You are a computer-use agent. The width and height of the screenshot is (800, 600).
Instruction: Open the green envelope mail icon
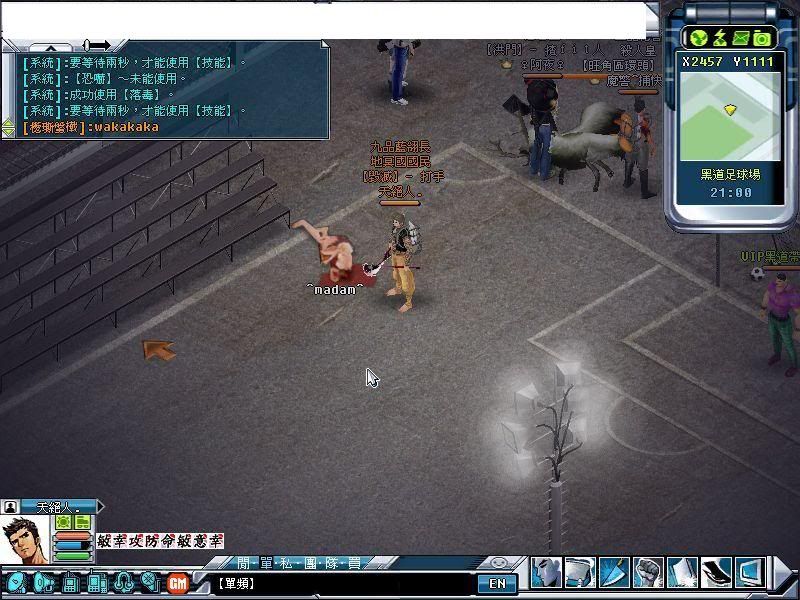pos(741,38)
